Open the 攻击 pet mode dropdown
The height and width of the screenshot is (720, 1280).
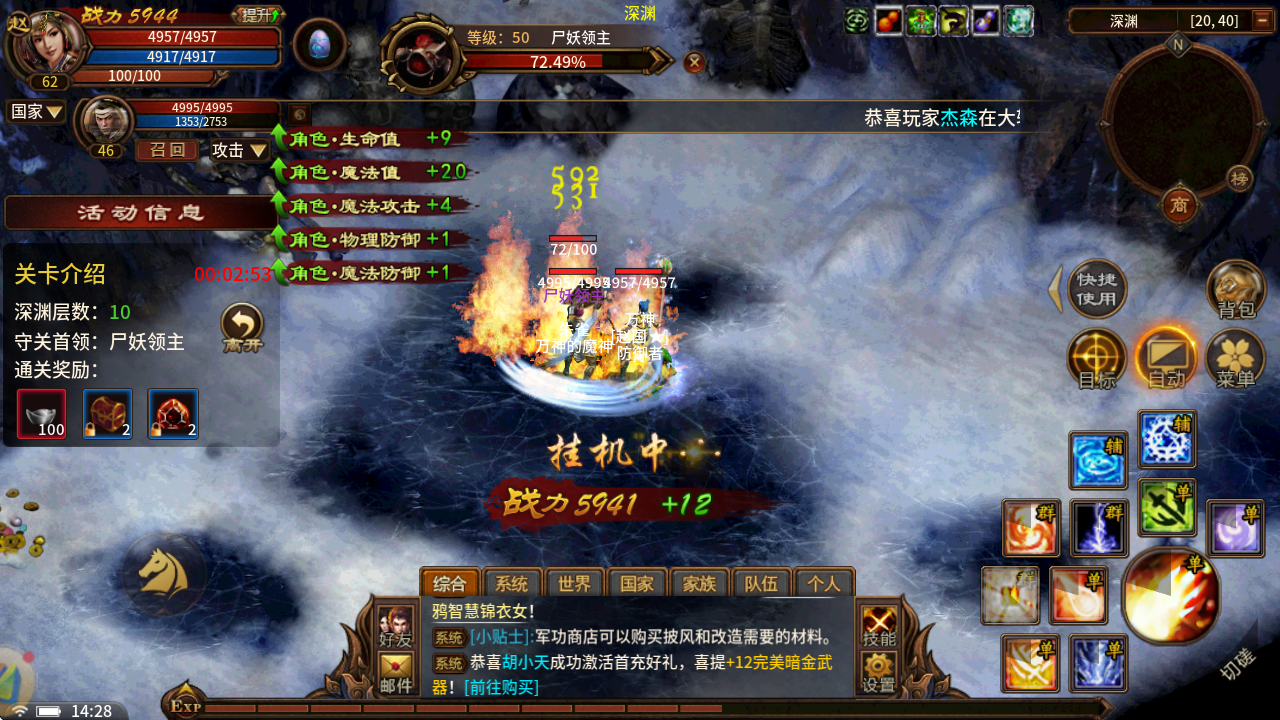239,150
